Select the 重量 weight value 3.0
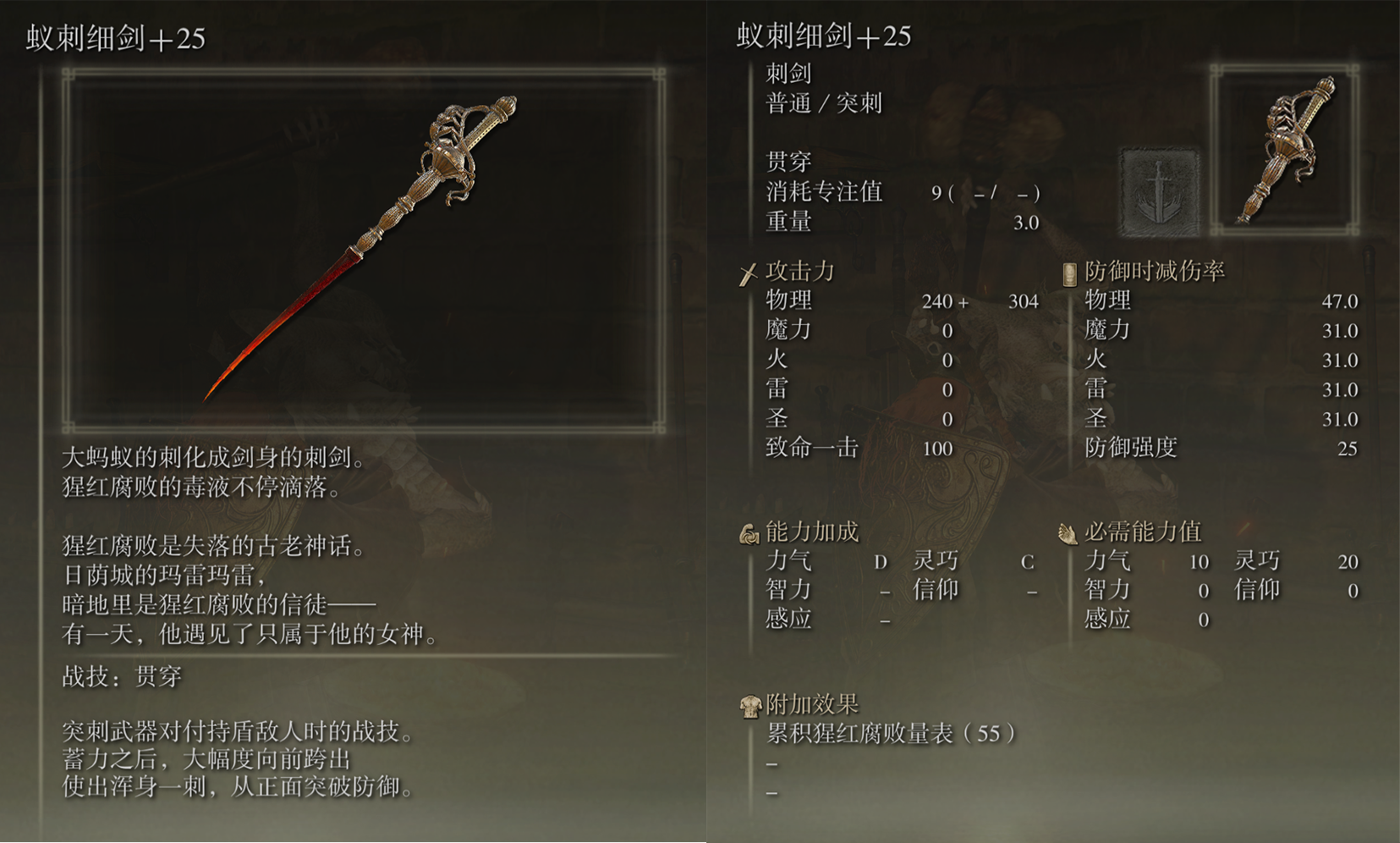Viewport: 1400px width, 843px height. click(1026, 223)
